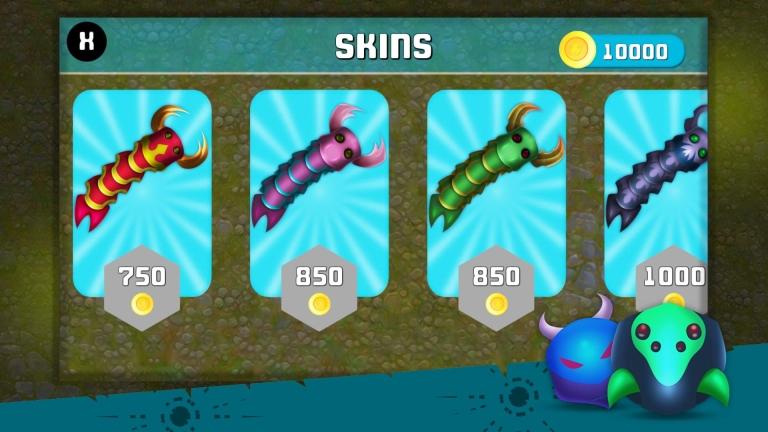Image resolution: width=768 pixels, height=432 pixels.
Task: Open the coin balance showing 10000
Action: pos(622,51)
